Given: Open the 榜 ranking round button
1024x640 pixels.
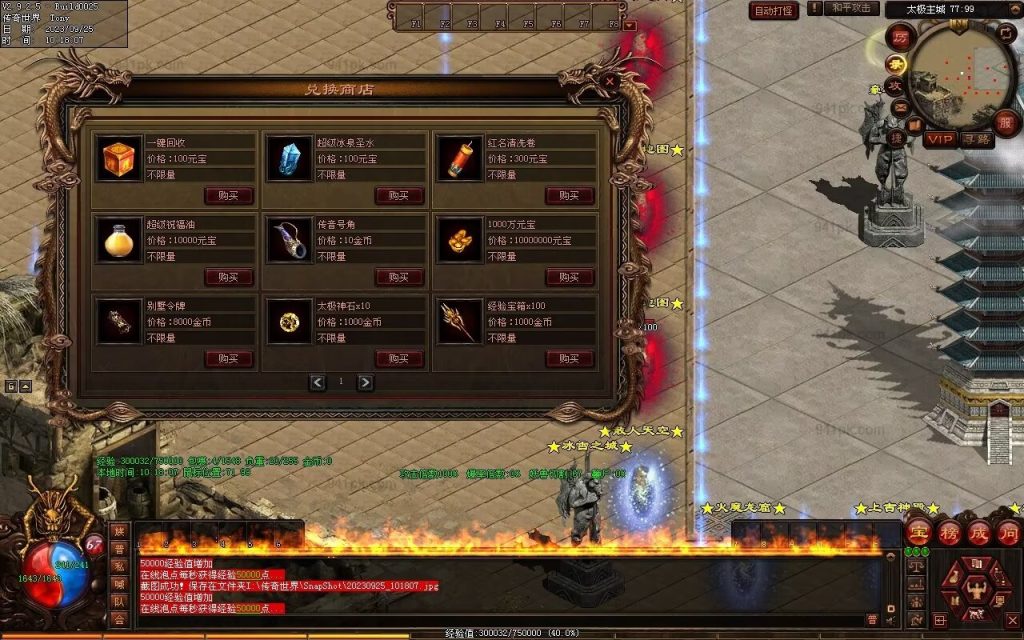Looking at the screenshot, I should pos(947,531).
